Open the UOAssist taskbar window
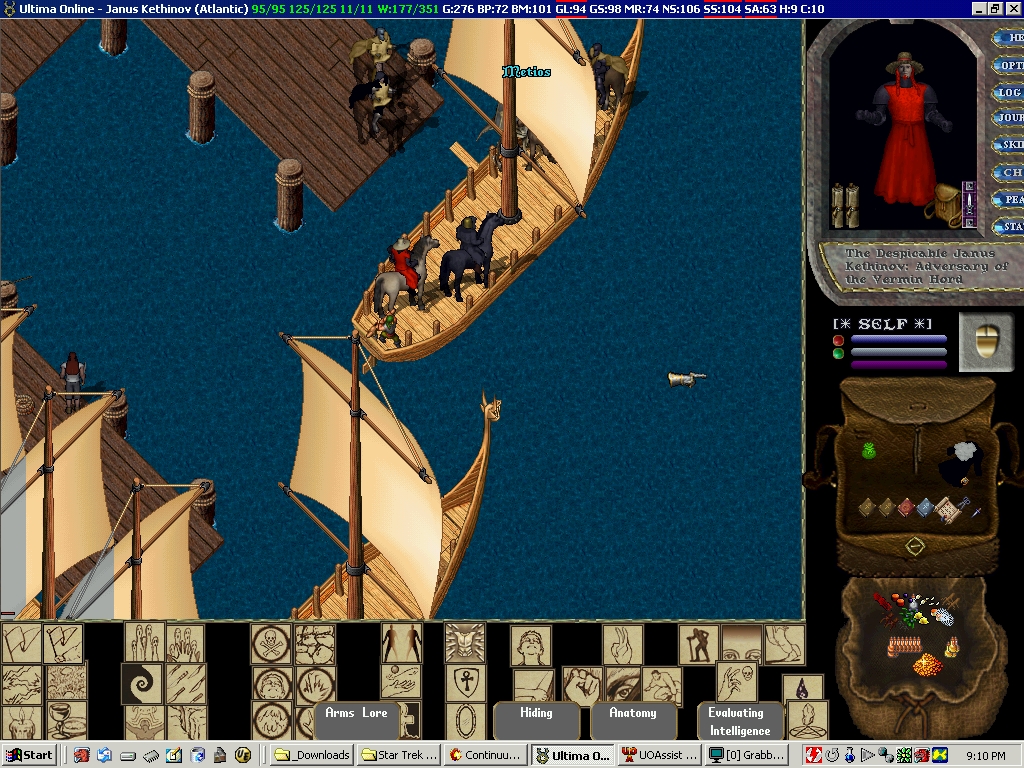 pyautogui.click(x=658, y=755)
